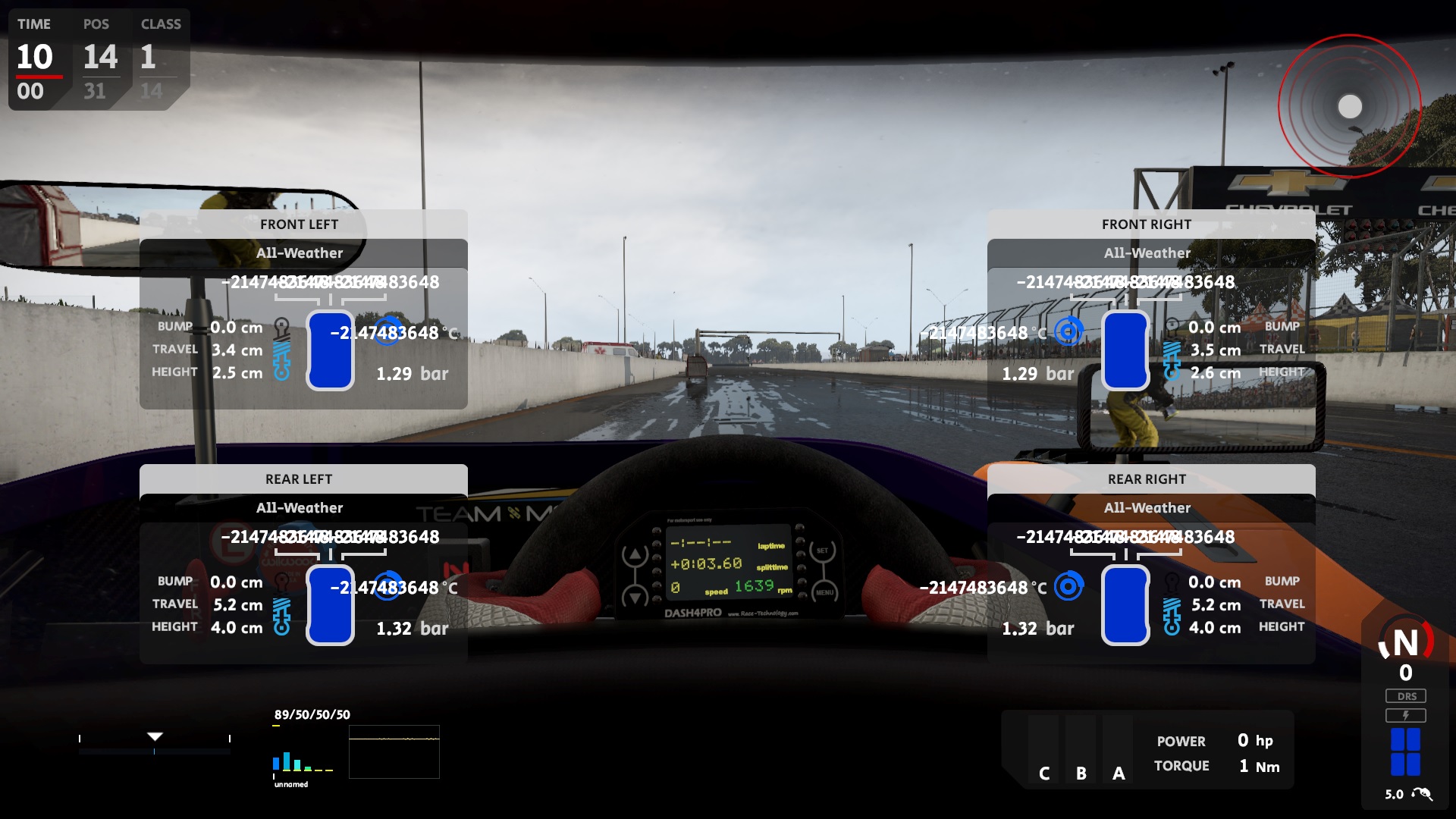Toggle the DRS indicator
The image size is (1456, 819).
point(1406,696)
